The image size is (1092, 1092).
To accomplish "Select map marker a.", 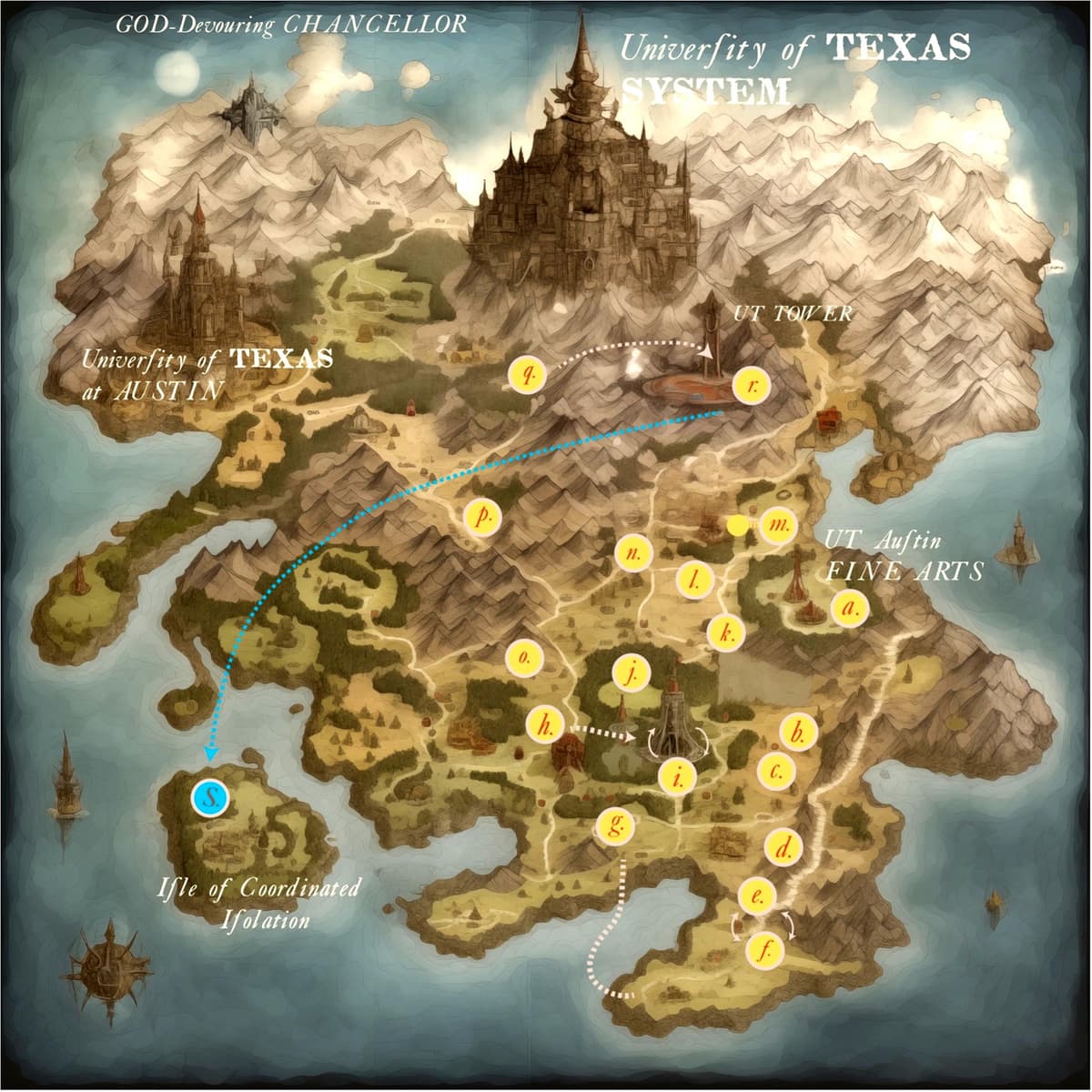I will pos(850,606).
